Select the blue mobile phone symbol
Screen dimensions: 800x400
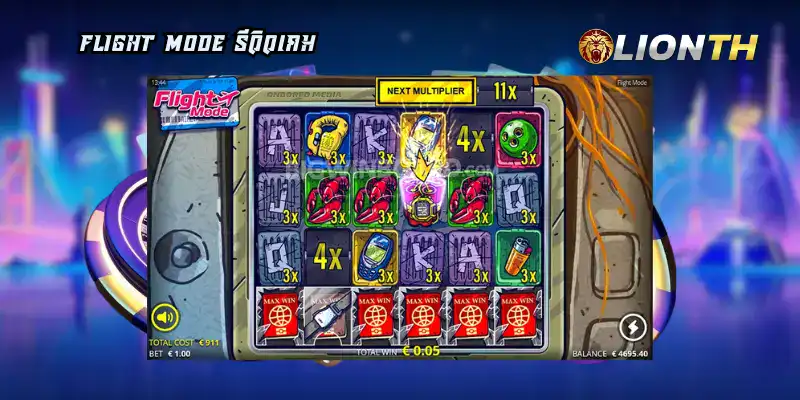pyautogui.click(x=376, y=254)
